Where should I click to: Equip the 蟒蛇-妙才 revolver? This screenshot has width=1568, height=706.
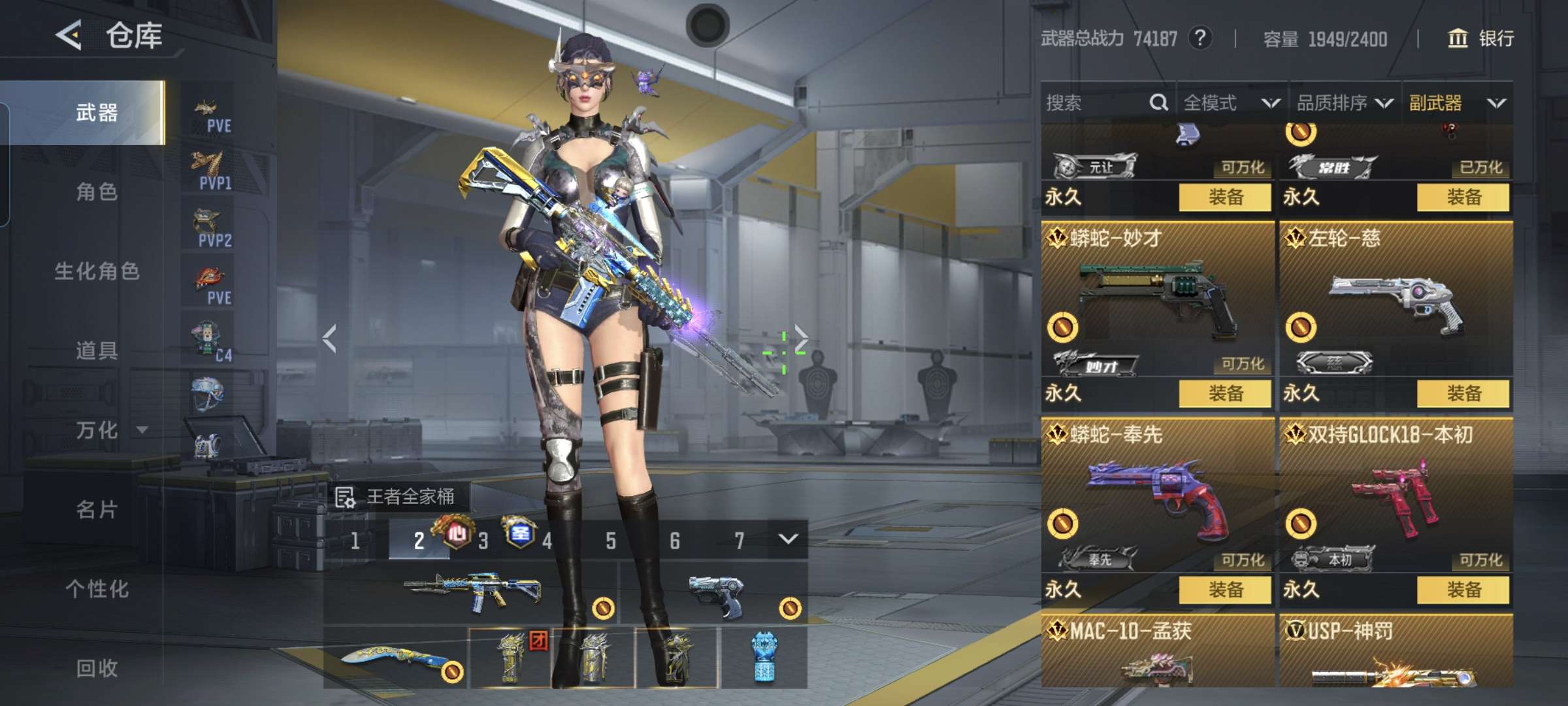[x=1225, y=394]
